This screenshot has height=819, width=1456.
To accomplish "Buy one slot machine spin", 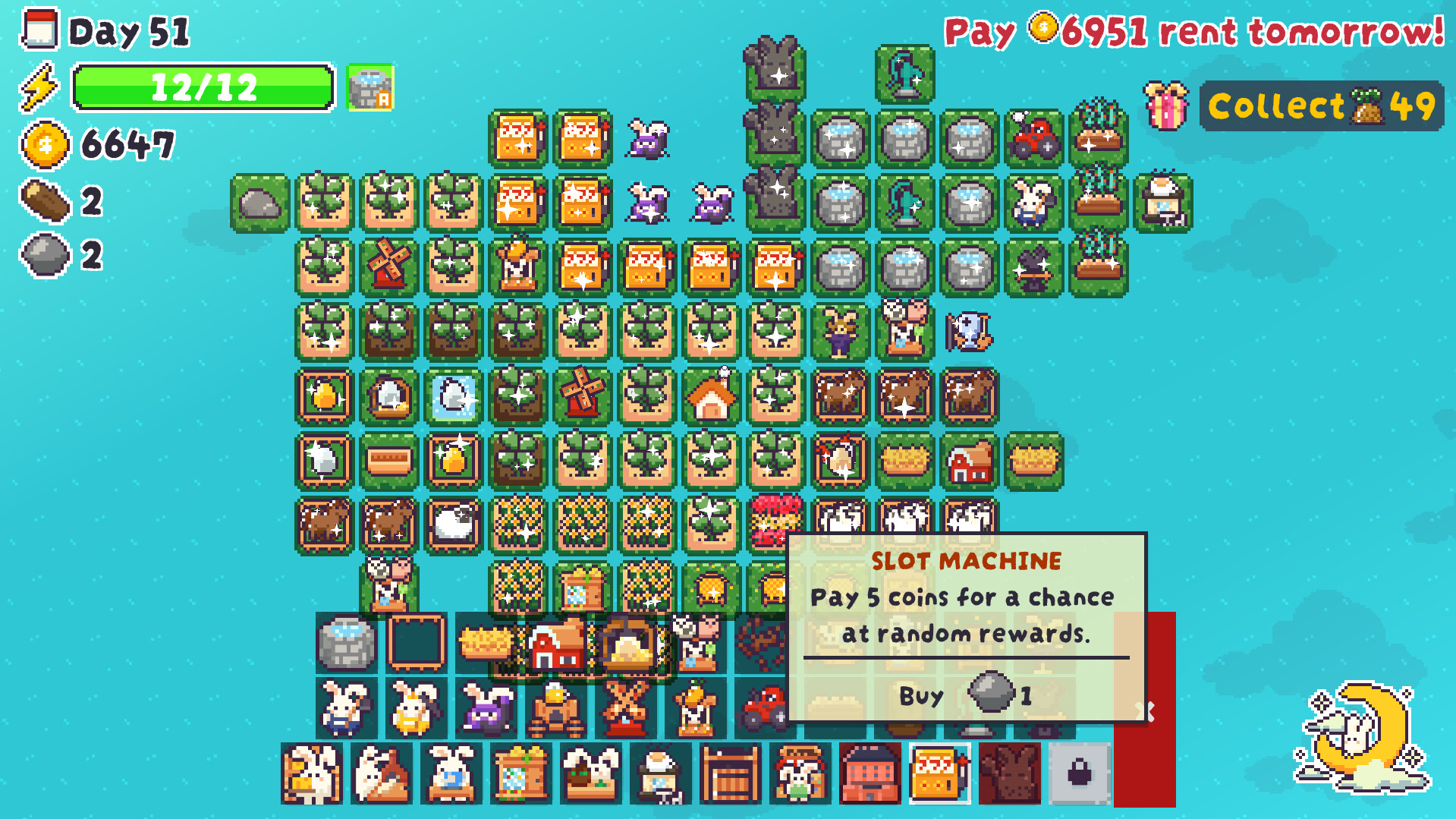I will click(964, 695).
